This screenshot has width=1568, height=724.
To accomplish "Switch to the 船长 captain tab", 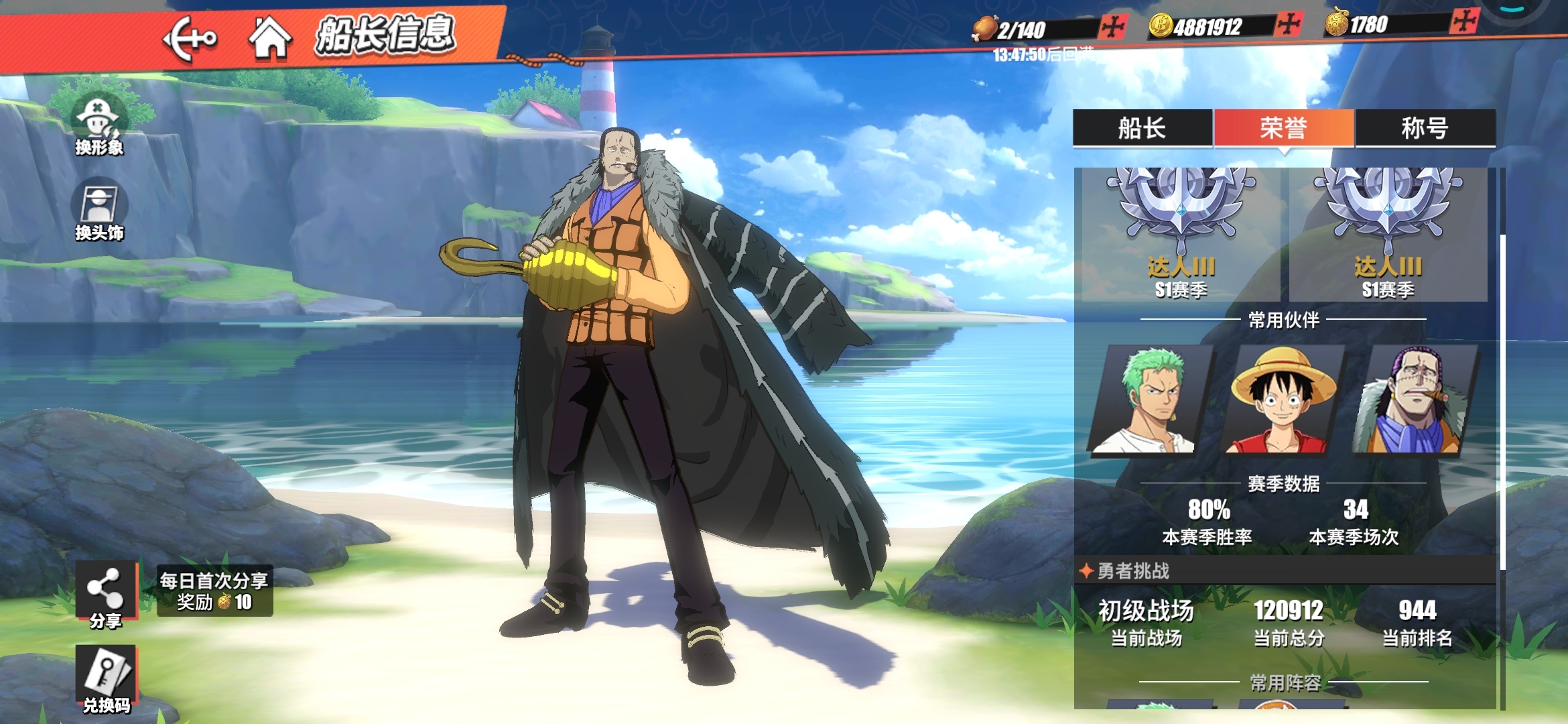I will point(1142,128).
